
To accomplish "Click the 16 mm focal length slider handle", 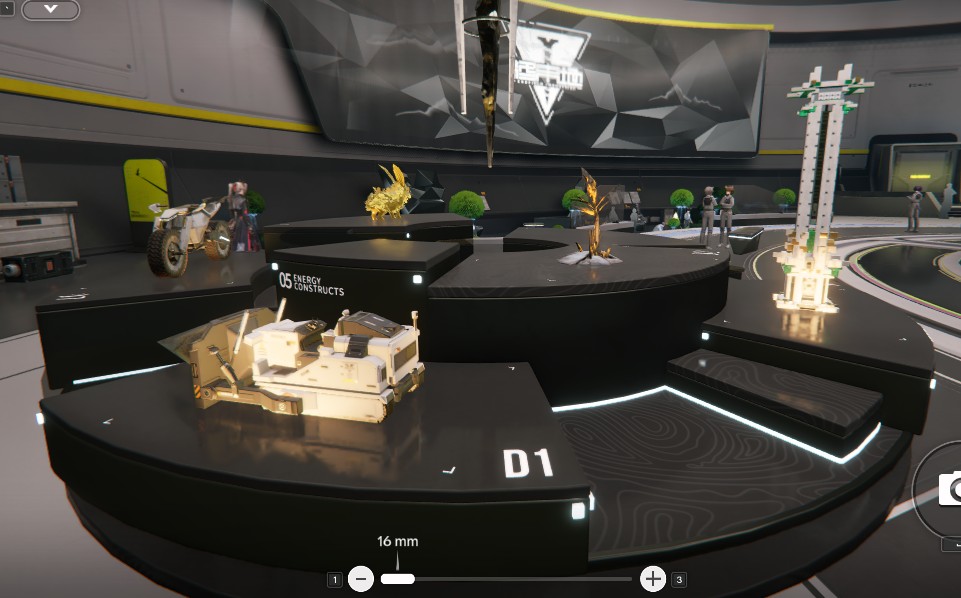I will pos(397,578).
